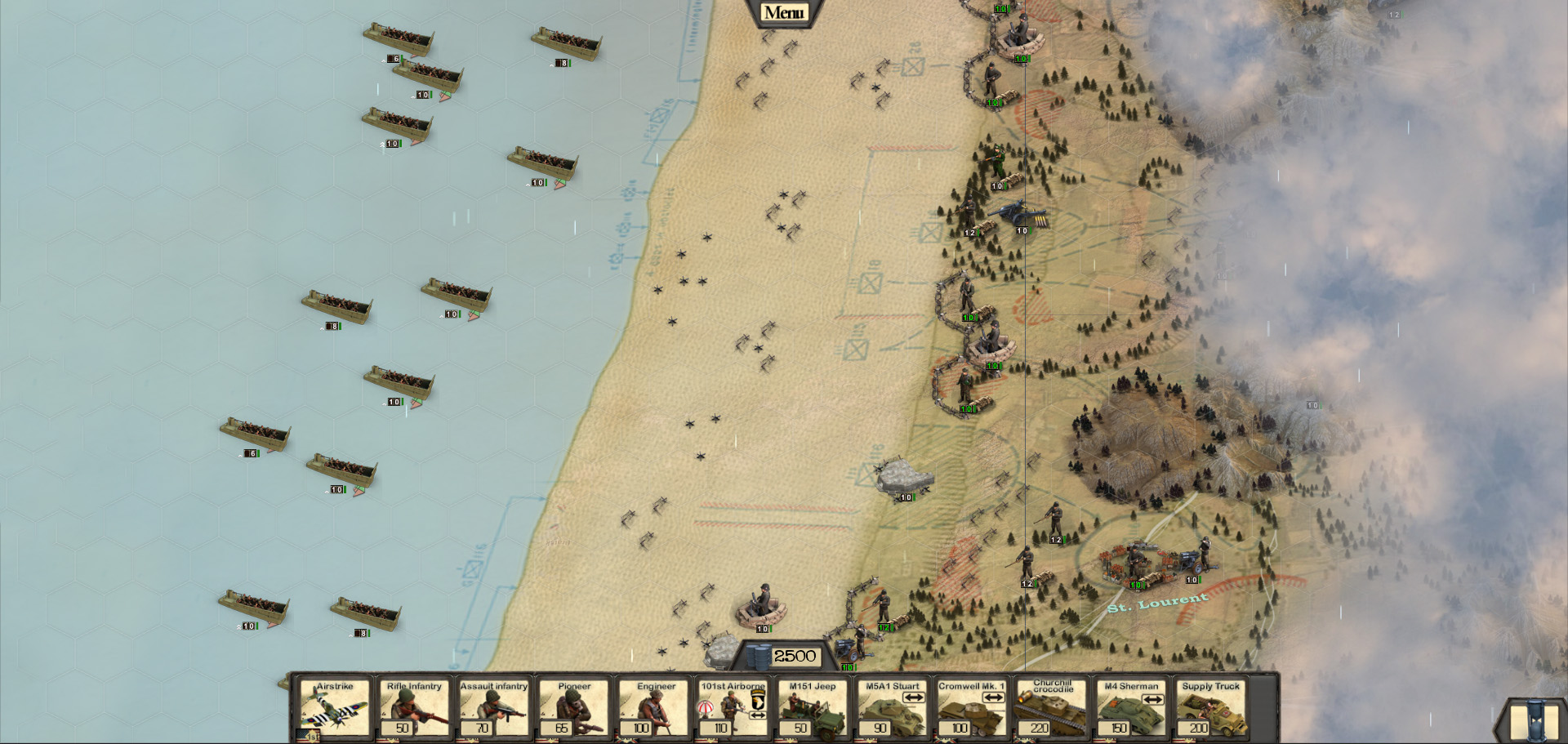Viewport: 1568px width, 744px height.
Task: Choose the Rifle Infantry unit card
Action: (413, 709)
